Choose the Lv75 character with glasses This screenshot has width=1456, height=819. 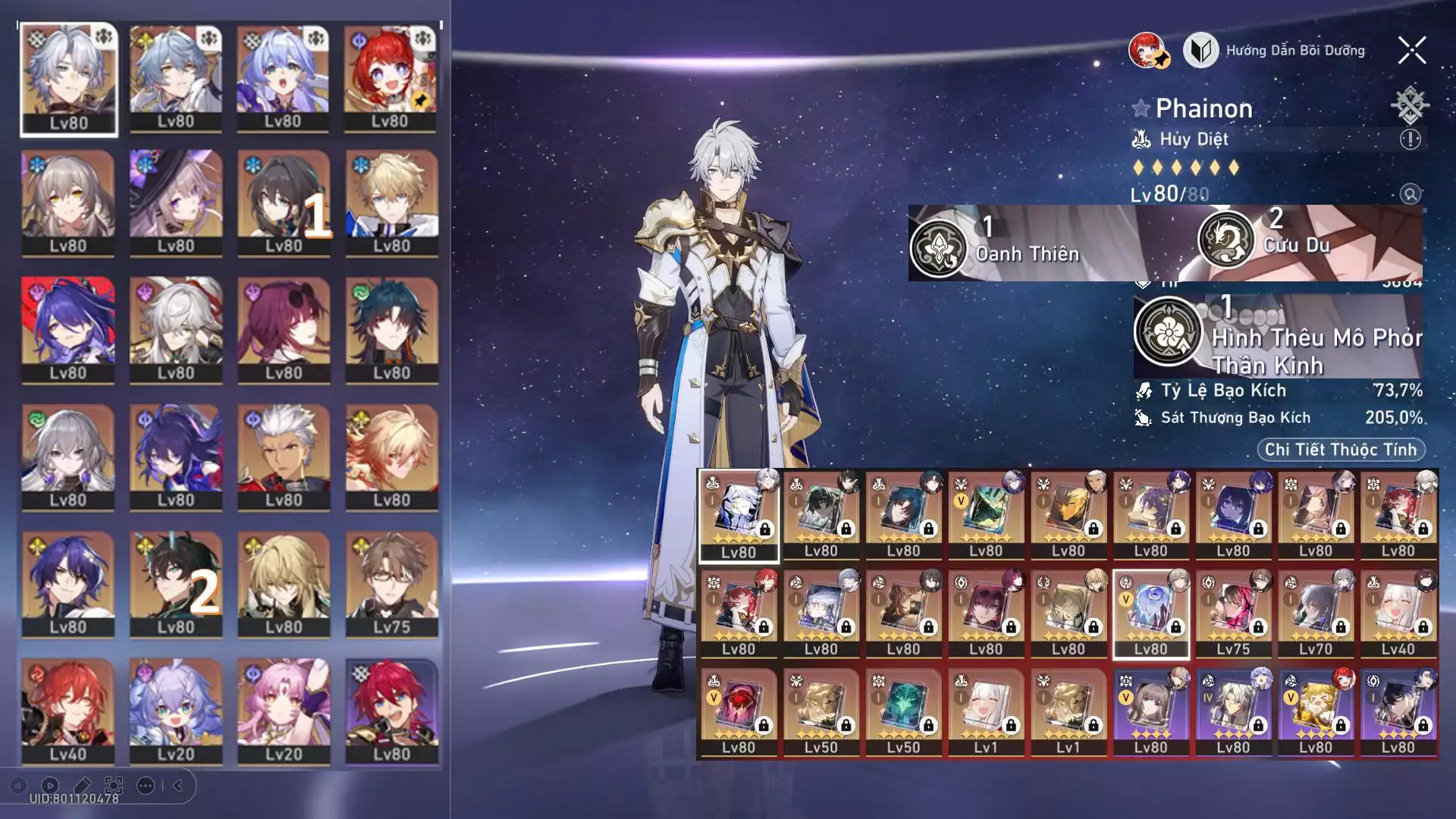click(x=391, y=582)
